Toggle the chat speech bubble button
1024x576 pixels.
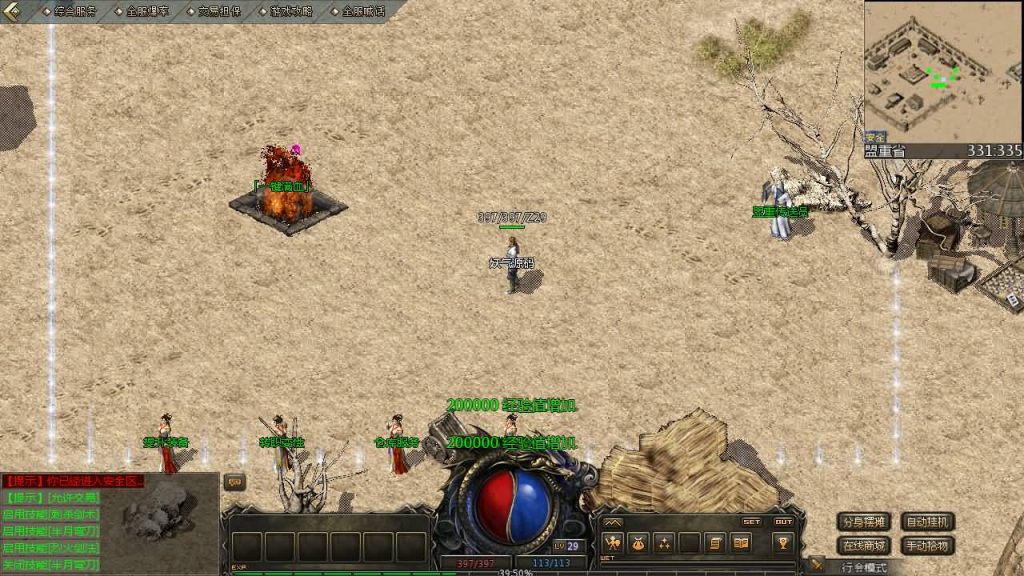(235, 482)
